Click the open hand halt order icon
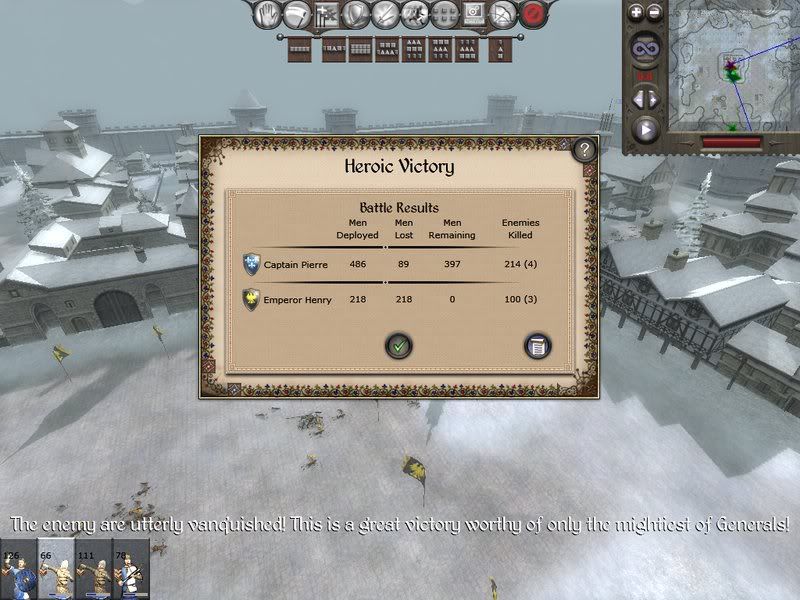 coord(266,14)
